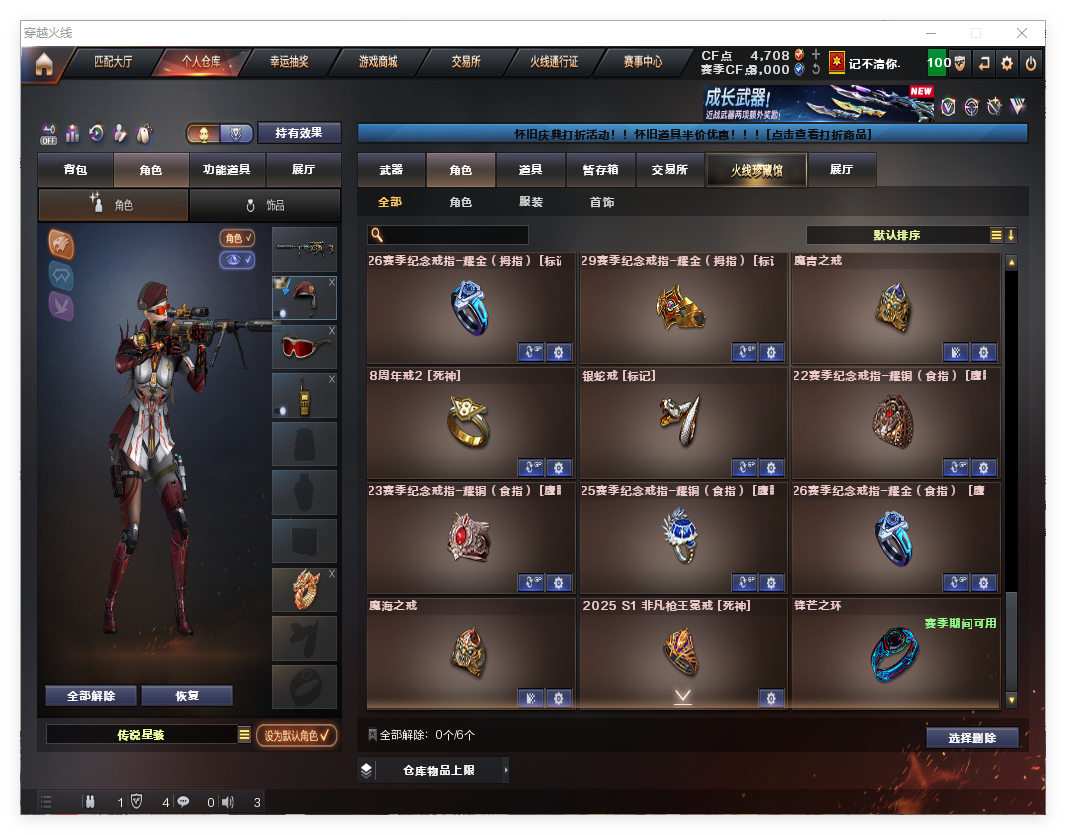This screenshot has height=835, width=1066.
Task: Open the 功能道具 functional items tab
Action: [226, 170]
